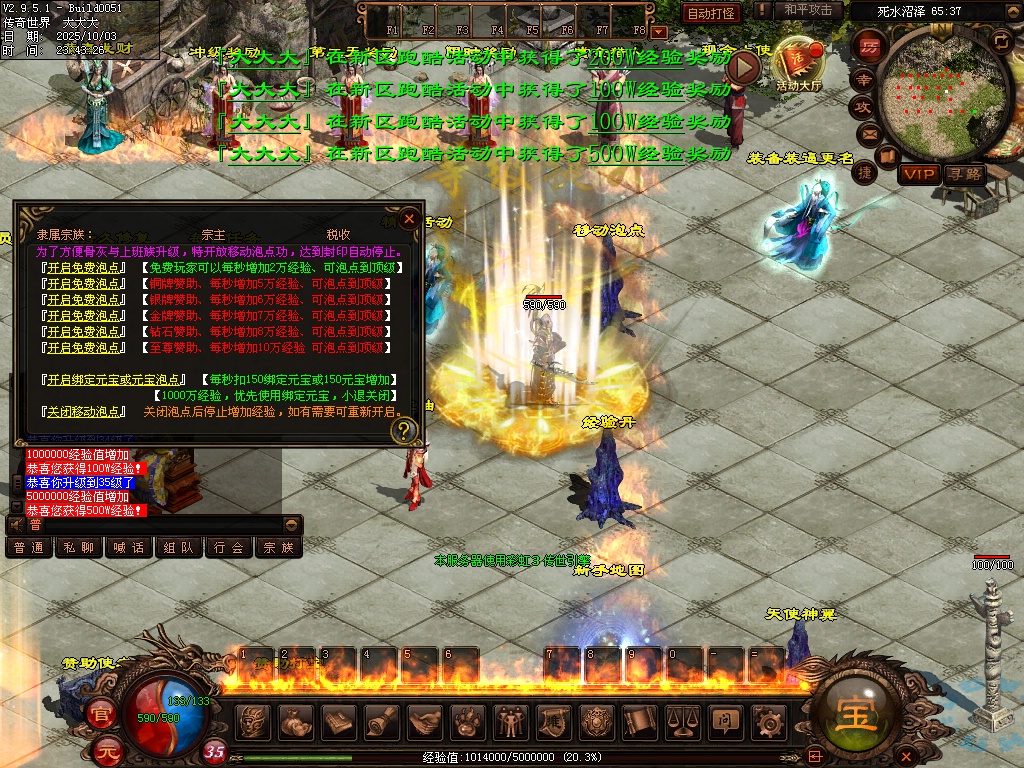The height and width of the screenshot is (768, 1024).
Task: Close the 移动泡点 dialog window
Action: tap(409, 218)
